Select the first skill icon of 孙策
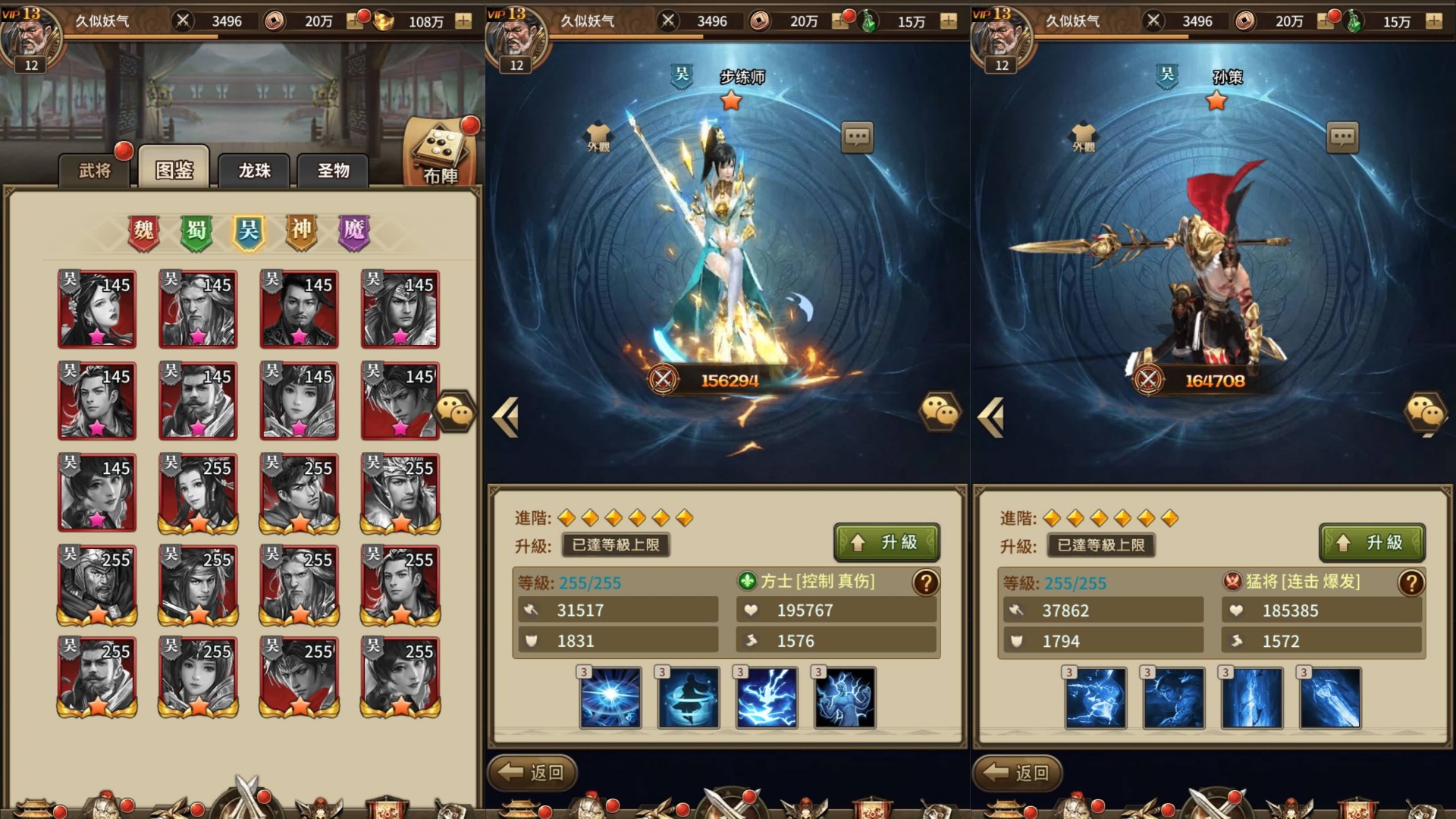Image resolution: width=1456 pixels, height=819 pixels. [1097, 699]
